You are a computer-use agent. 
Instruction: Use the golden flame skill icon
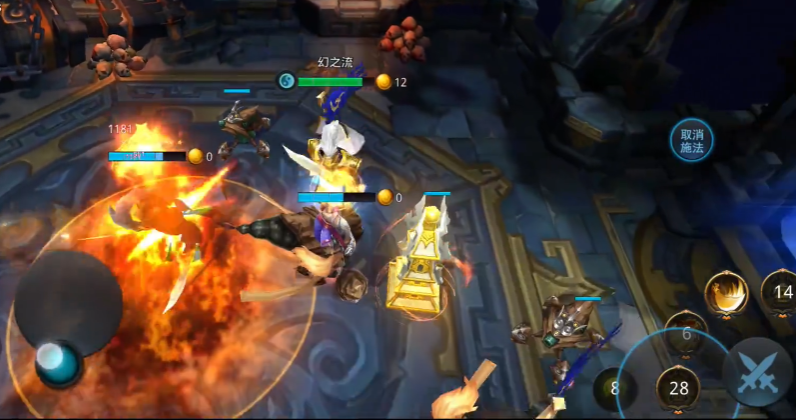click(726, 292)
